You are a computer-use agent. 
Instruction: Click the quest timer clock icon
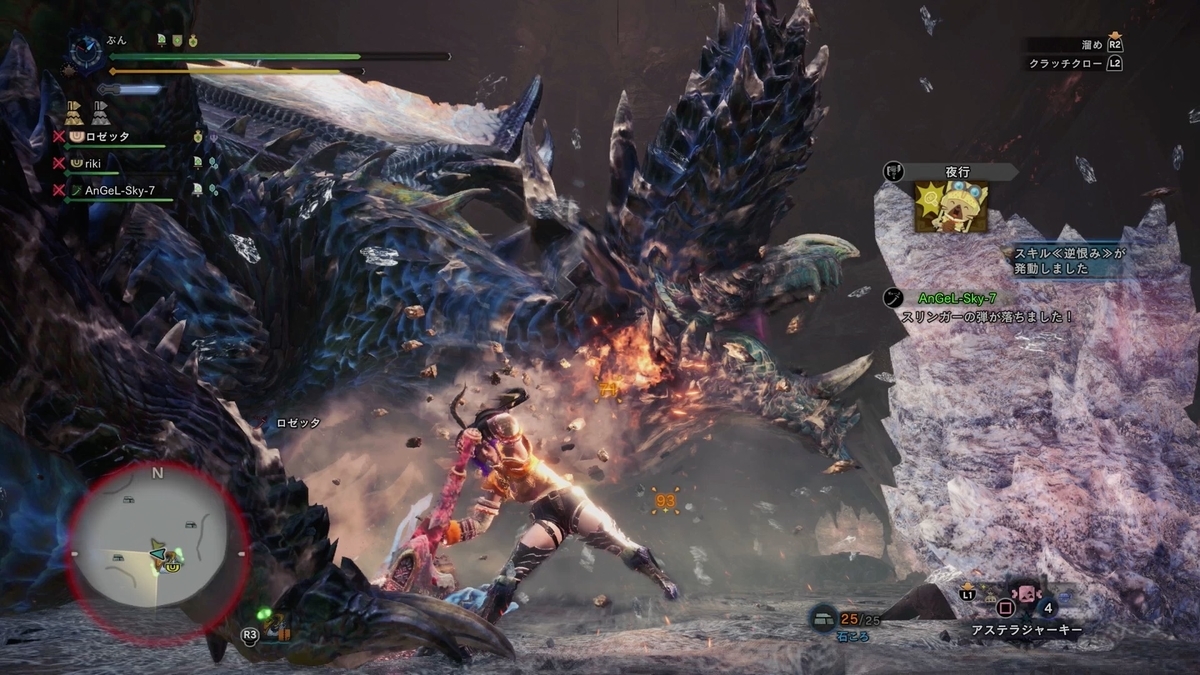(x=85, y=50)
